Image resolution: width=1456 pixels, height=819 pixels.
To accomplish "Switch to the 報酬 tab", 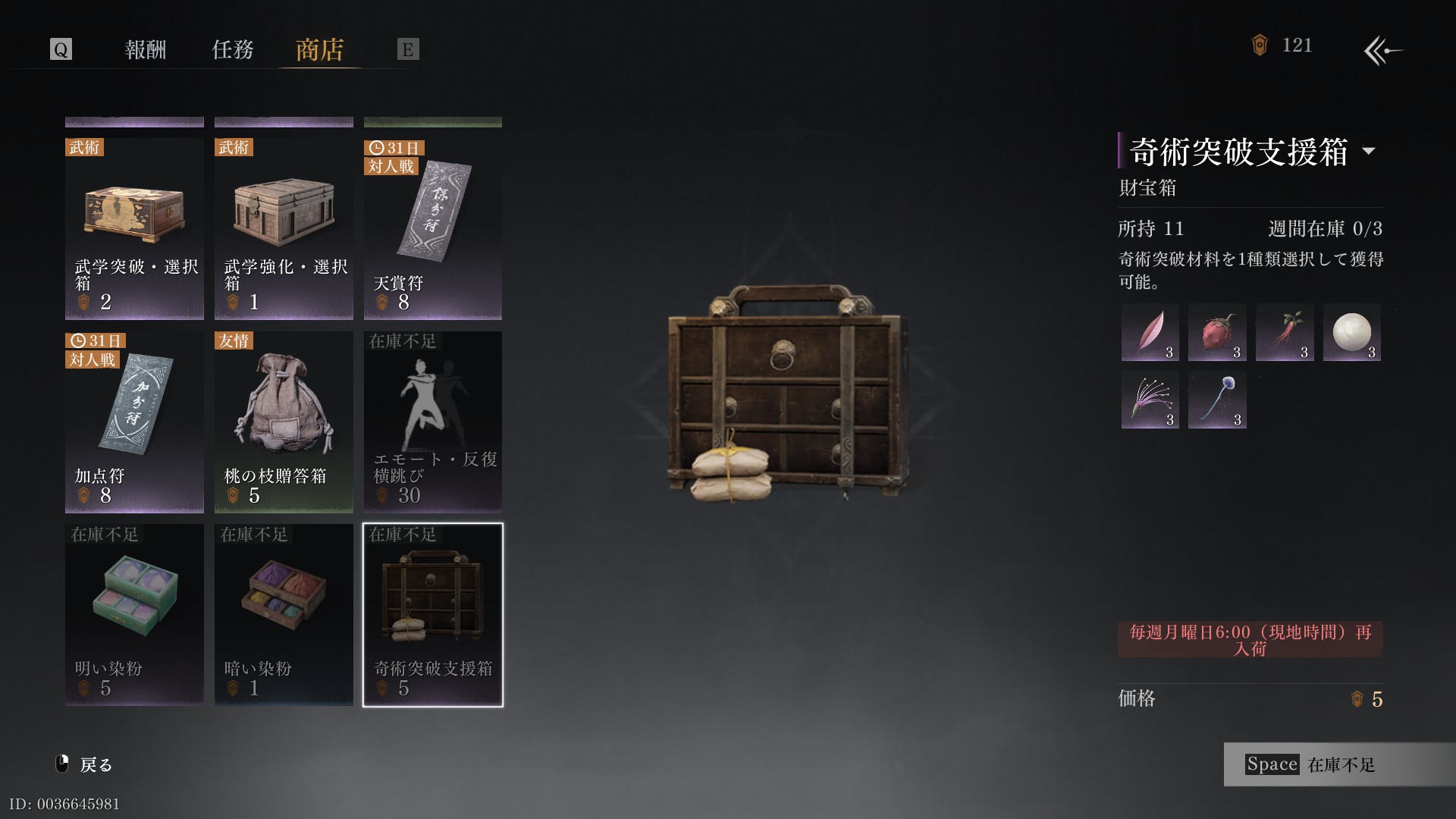I will click(145, 49).
